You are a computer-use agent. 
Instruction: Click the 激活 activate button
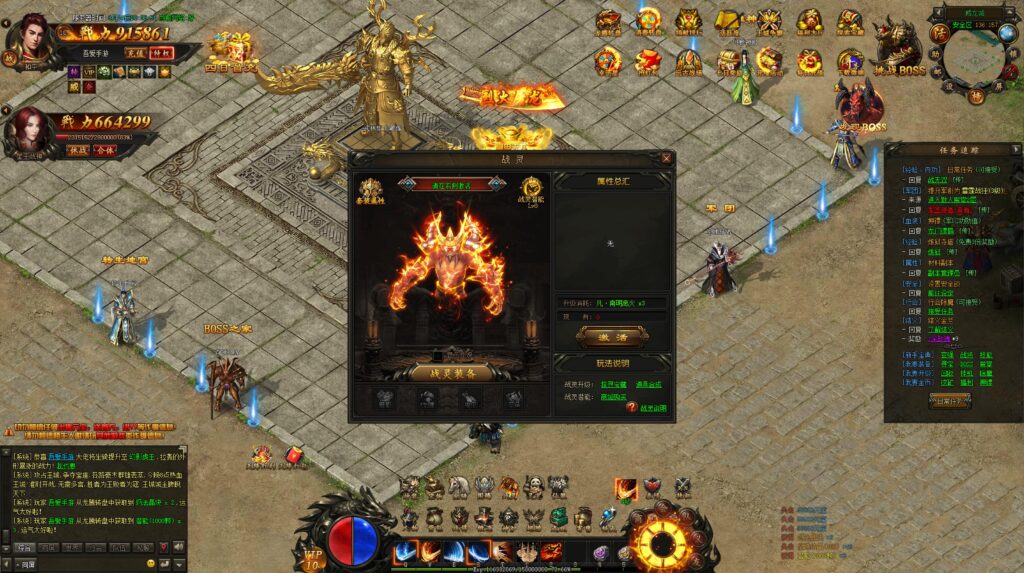tap(612, 337)
